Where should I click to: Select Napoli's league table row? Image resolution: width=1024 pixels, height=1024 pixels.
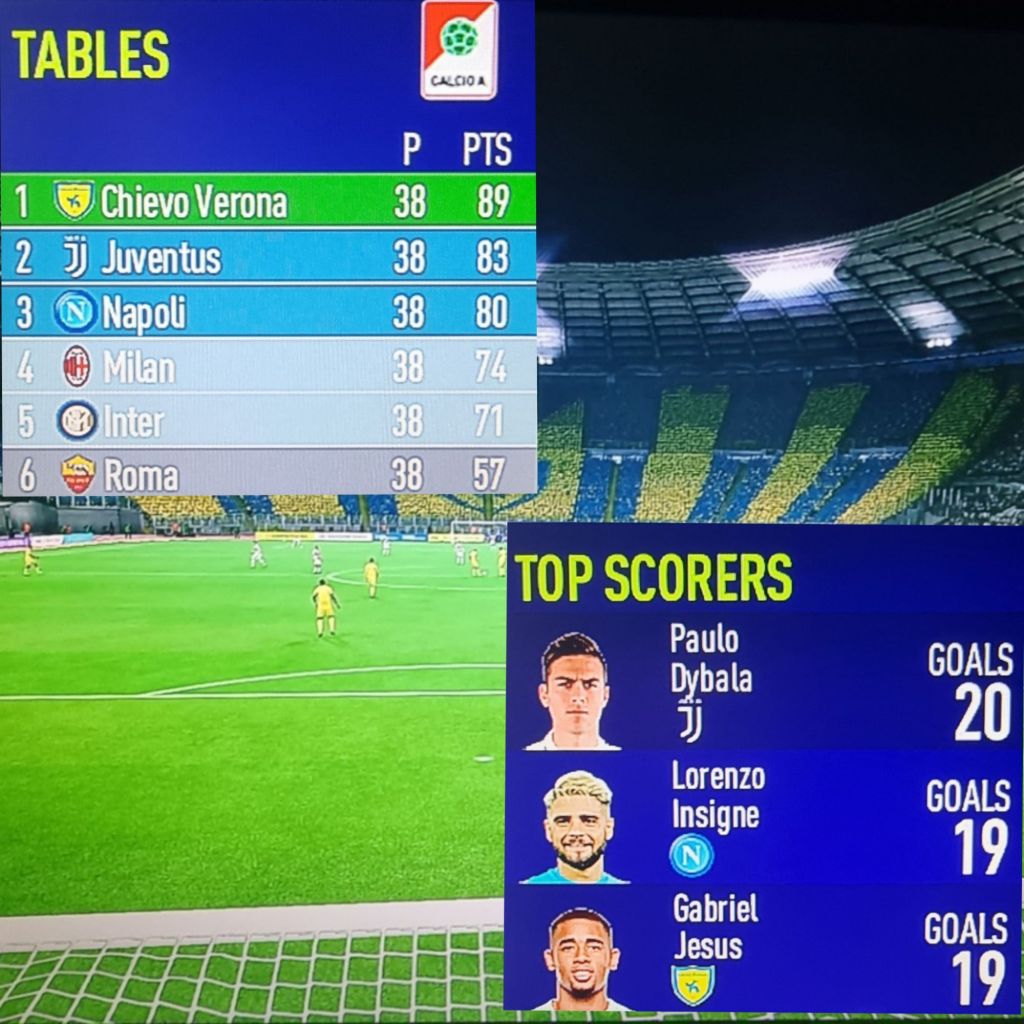point(268,312)
